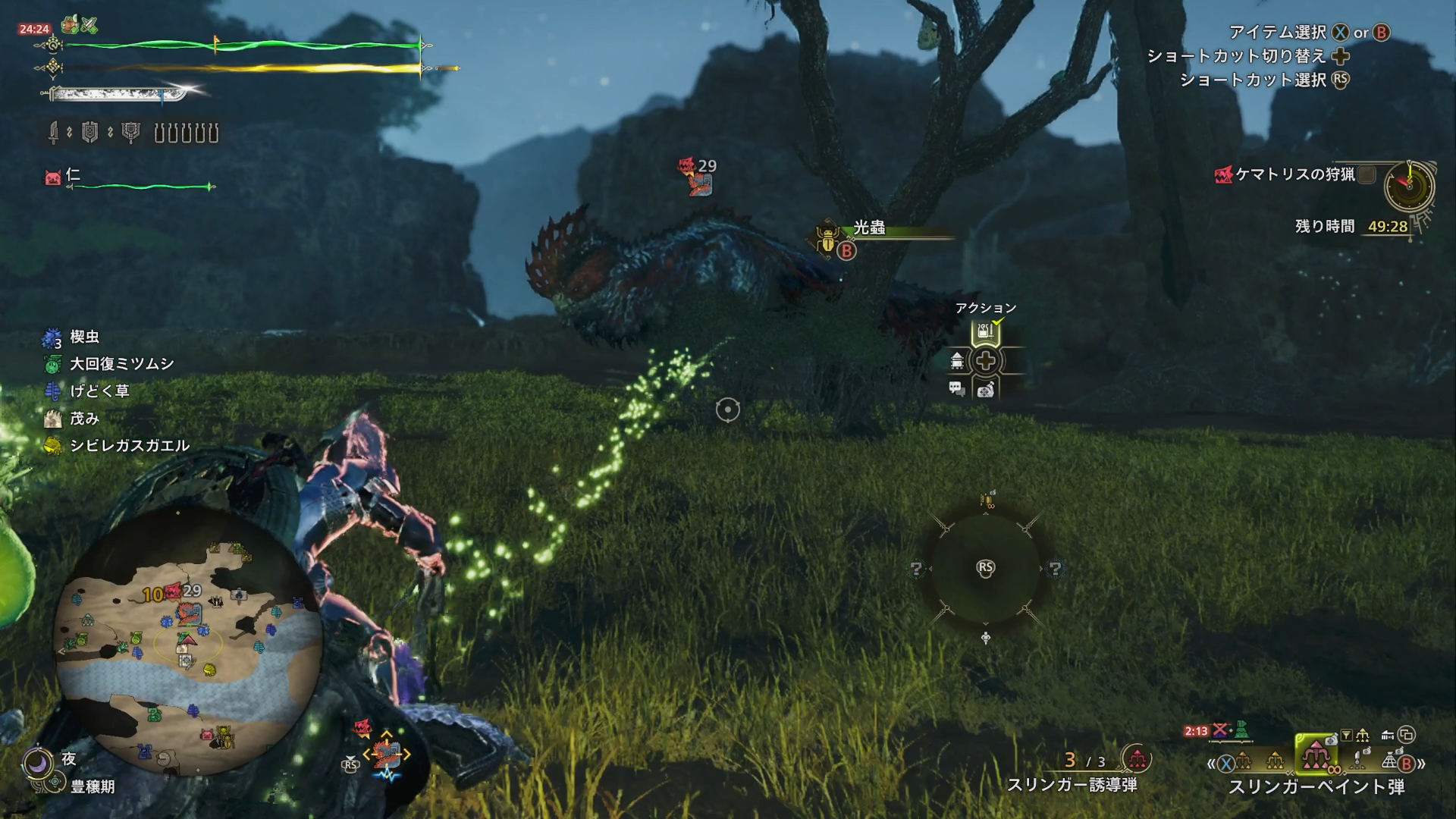Choose the Slinger Homing Ammo icon

pyautogui.click(x=1137, y=758)
